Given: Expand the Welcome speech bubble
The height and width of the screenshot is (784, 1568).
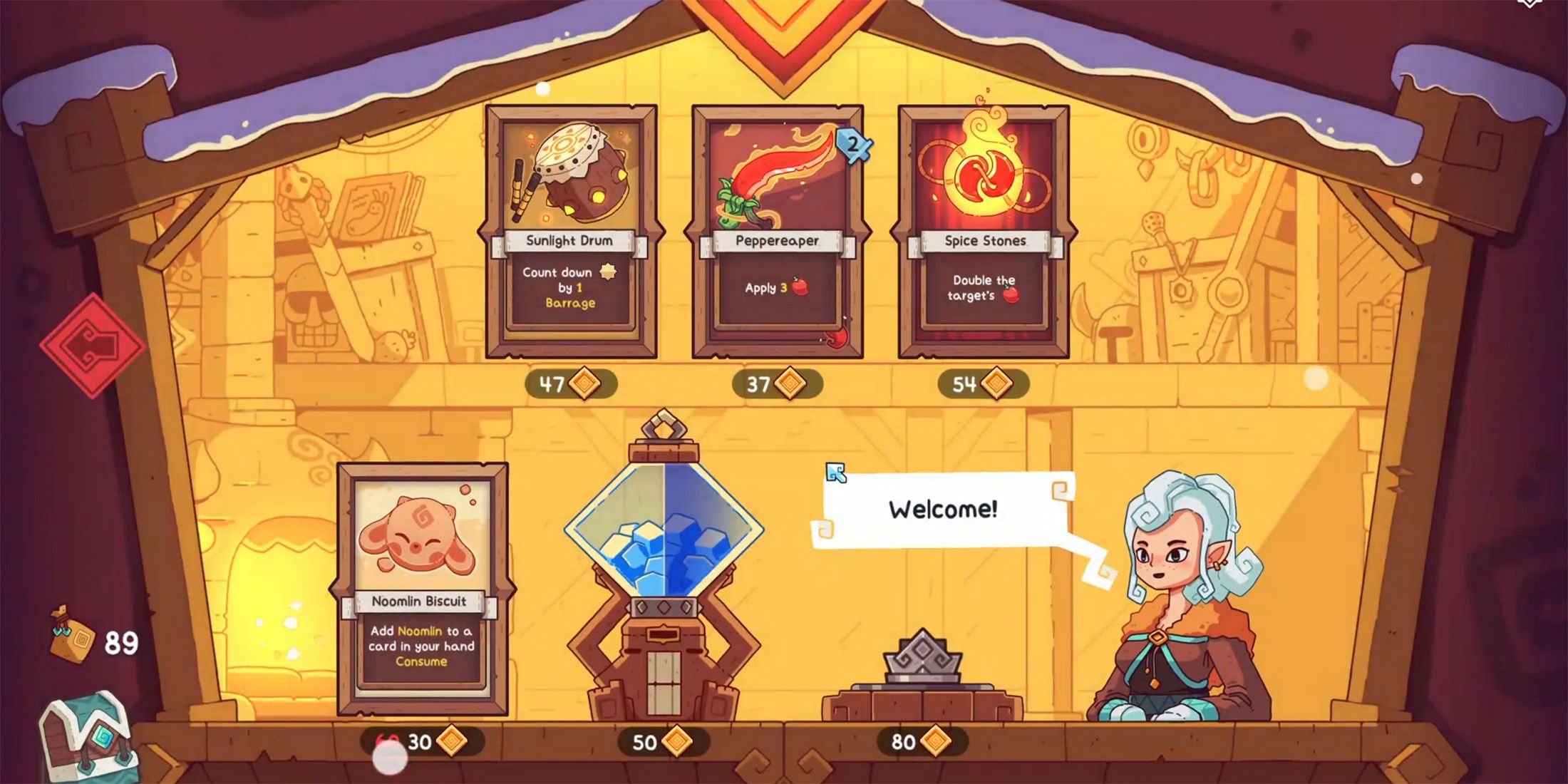Looking at the screenshot, I should [941, 510].
